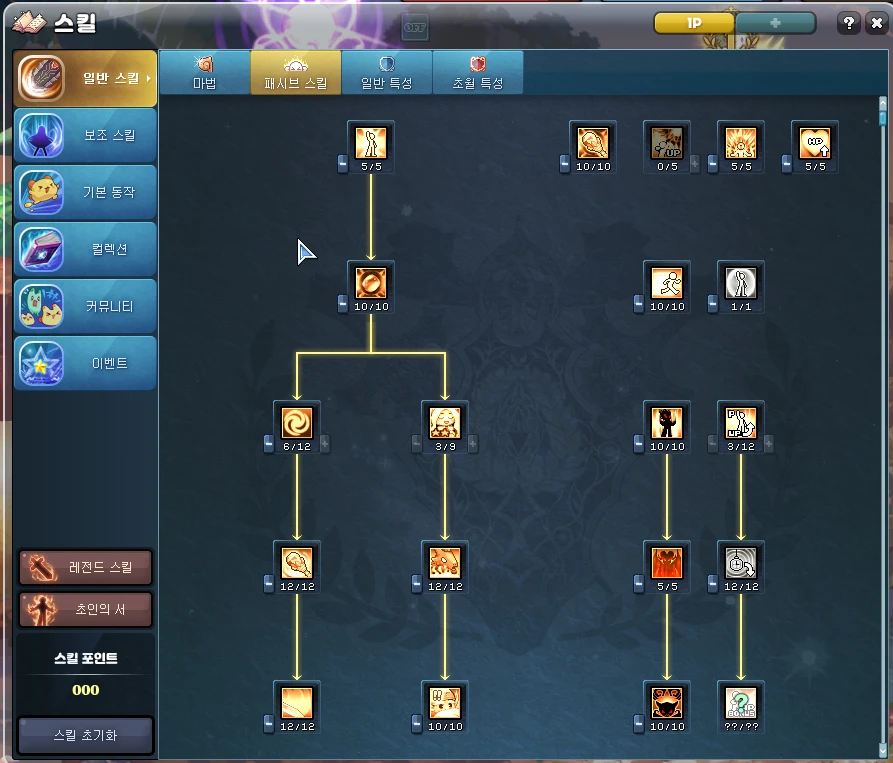893x763 pixels.
Task: Open the help question mark button
Action: pos(848,23)
